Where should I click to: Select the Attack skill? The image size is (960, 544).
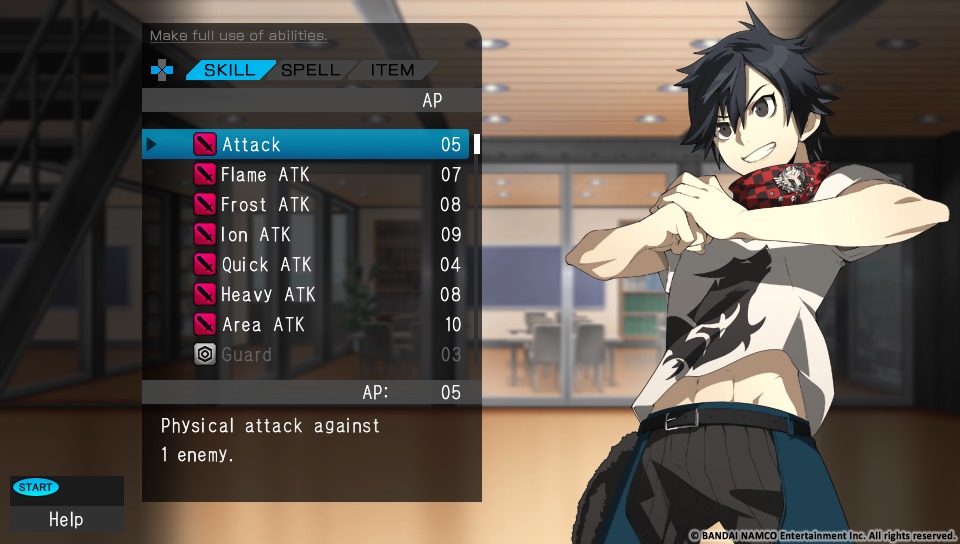tap(305, 145)
